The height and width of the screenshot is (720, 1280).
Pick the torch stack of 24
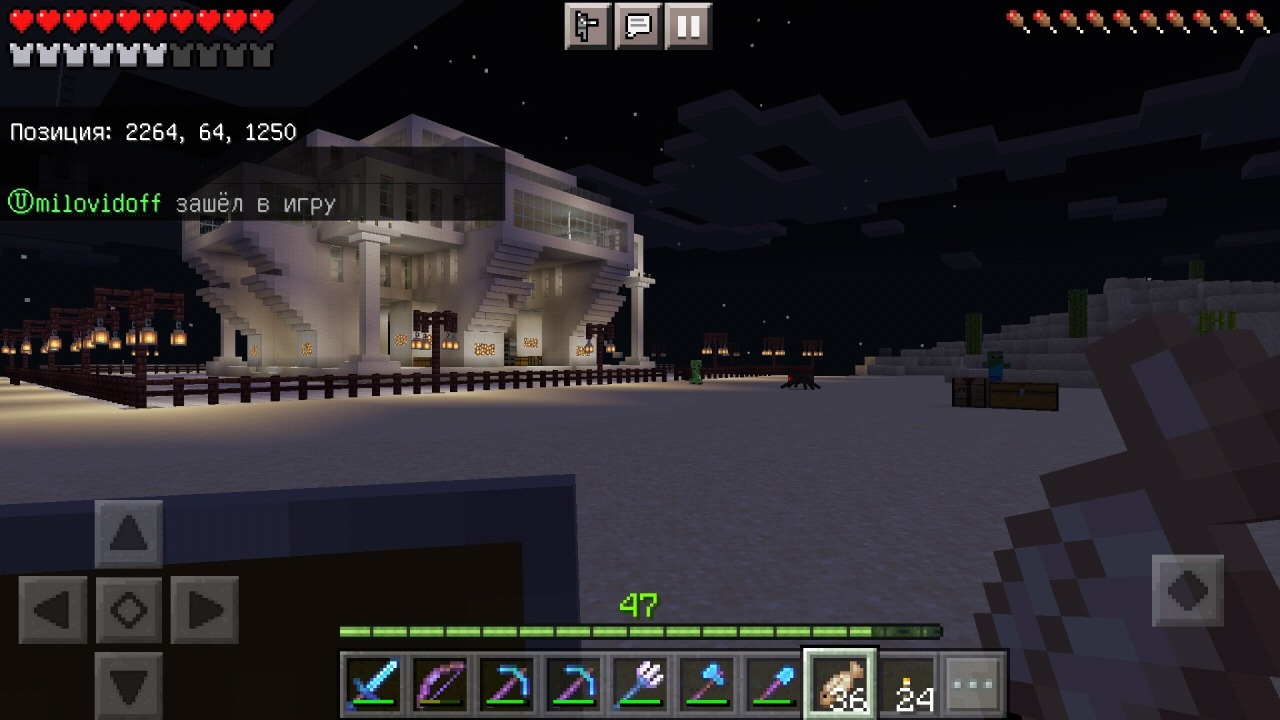(908, 685)
